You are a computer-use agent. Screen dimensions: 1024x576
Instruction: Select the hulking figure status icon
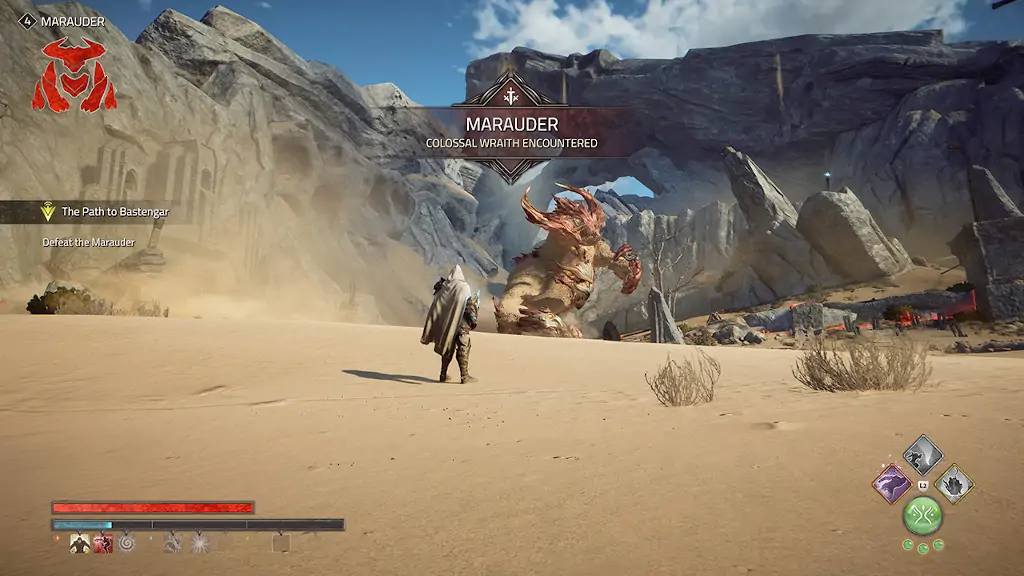point(80,543)
